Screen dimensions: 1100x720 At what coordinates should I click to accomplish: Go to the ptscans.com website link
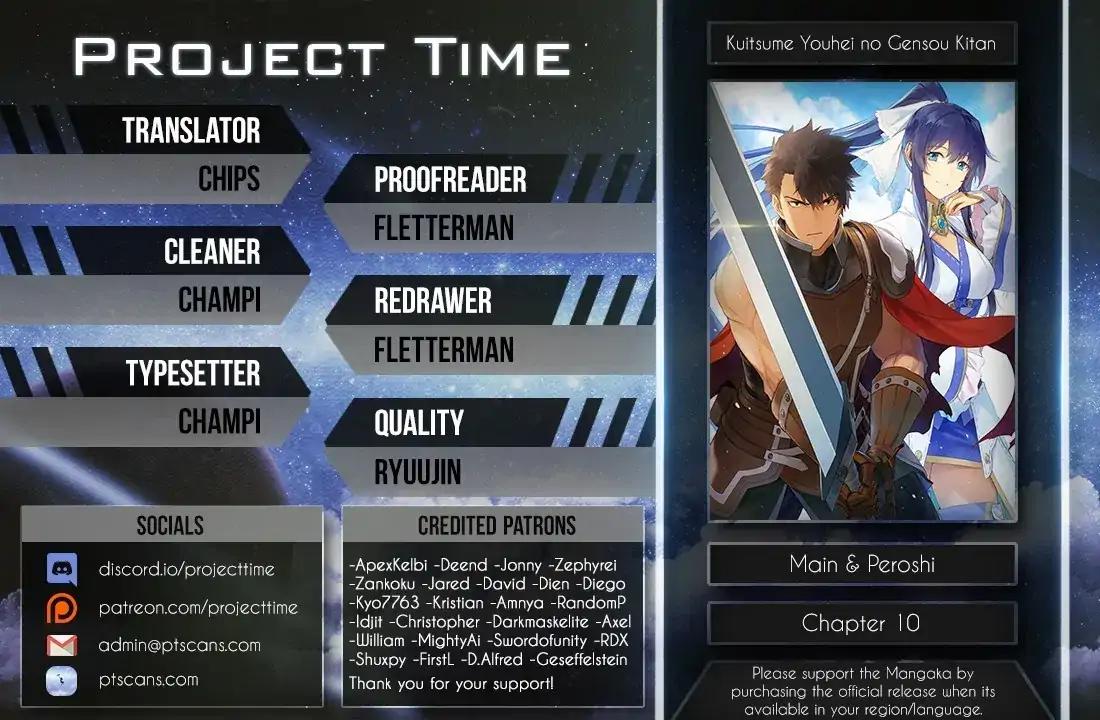tap(148, 680)
